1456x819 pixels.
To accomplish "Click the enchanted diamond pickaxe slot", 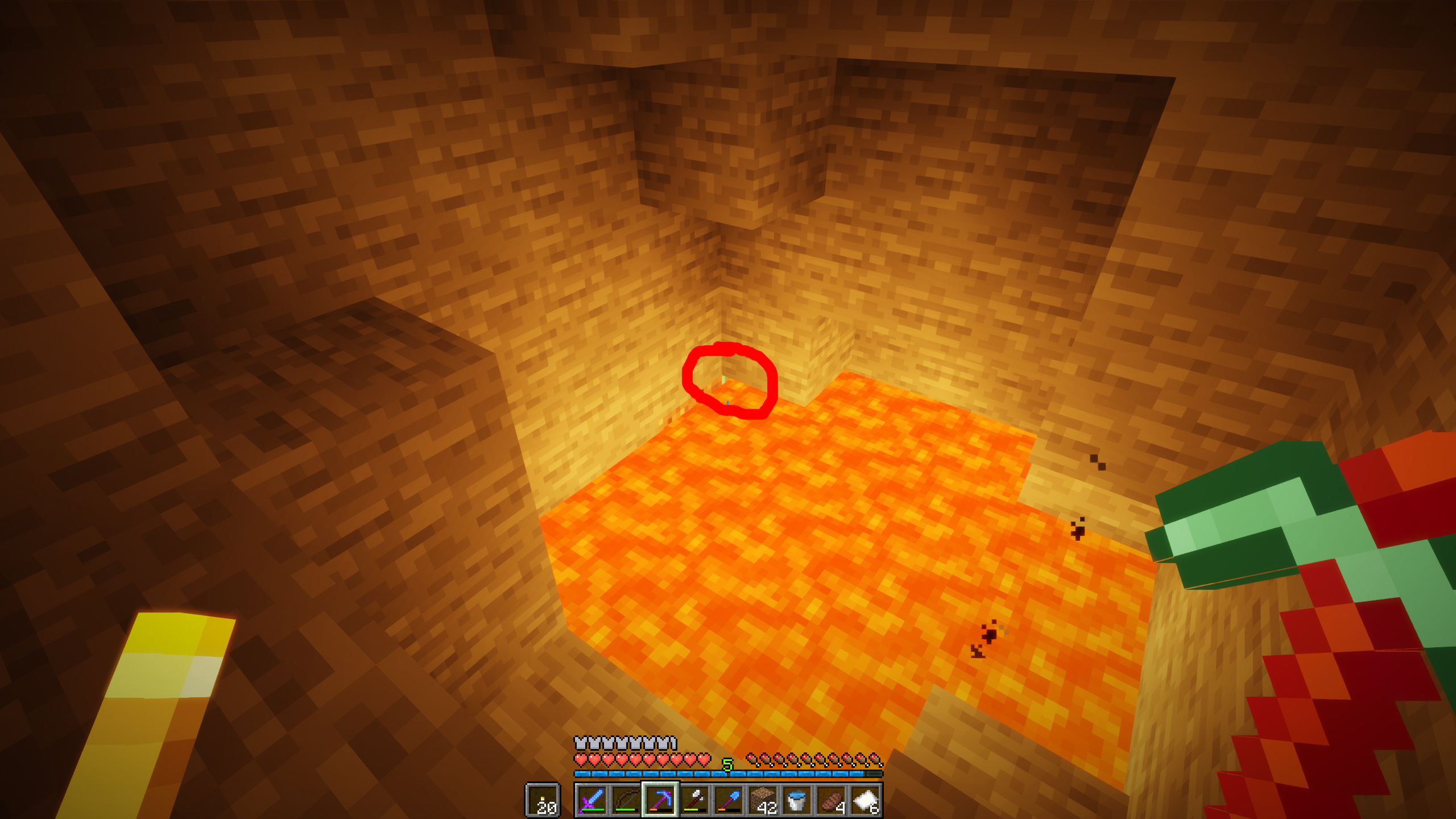I will 661,801.
